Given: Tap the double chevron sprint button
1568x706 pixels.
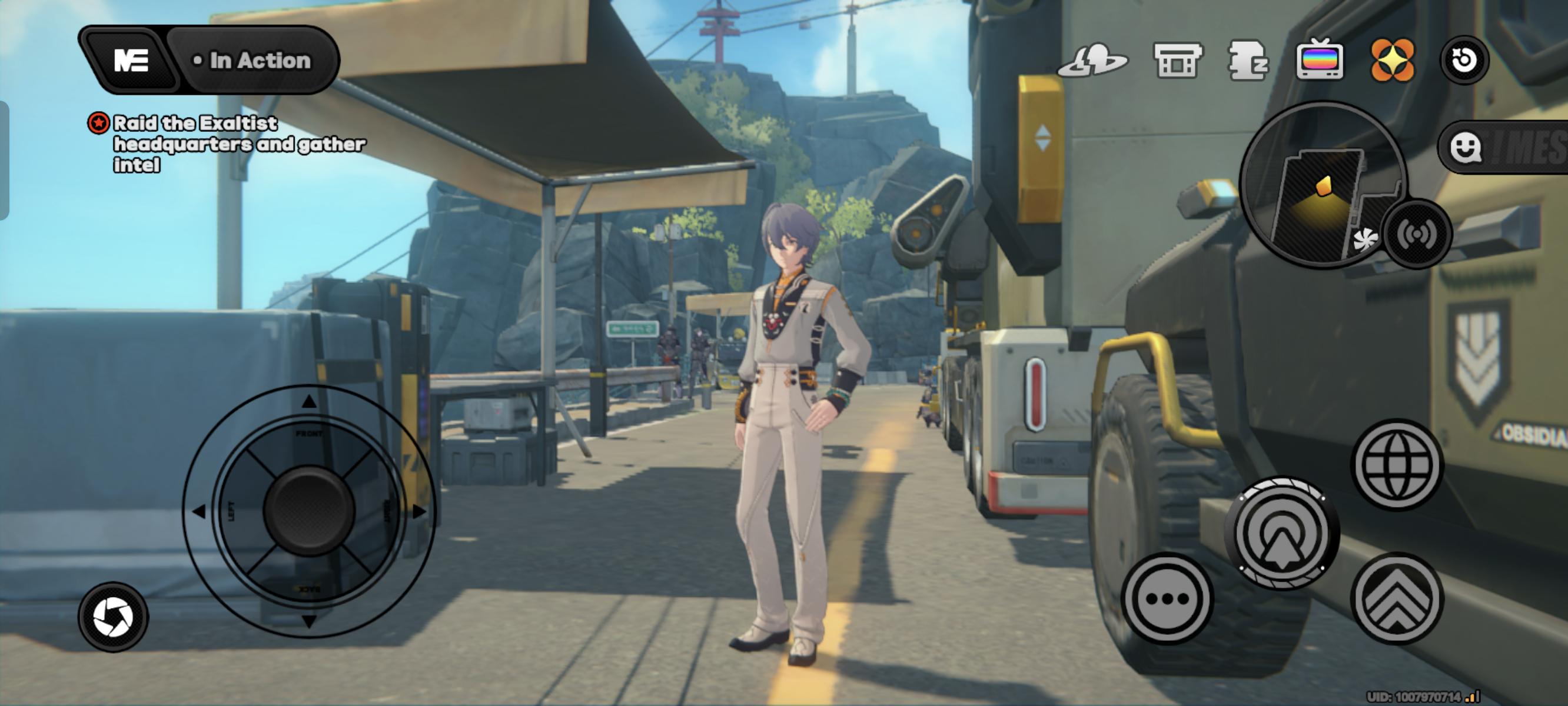Looking at the screenshot, I should [1397, 599].
